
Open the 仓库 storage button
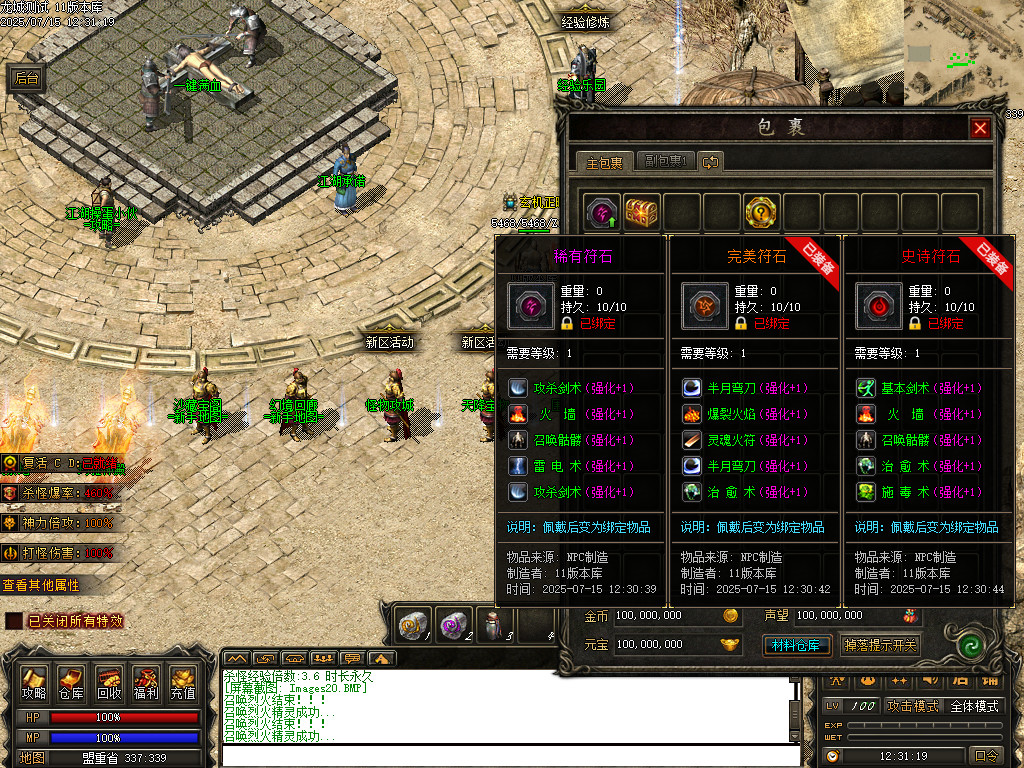click(71, 682)
